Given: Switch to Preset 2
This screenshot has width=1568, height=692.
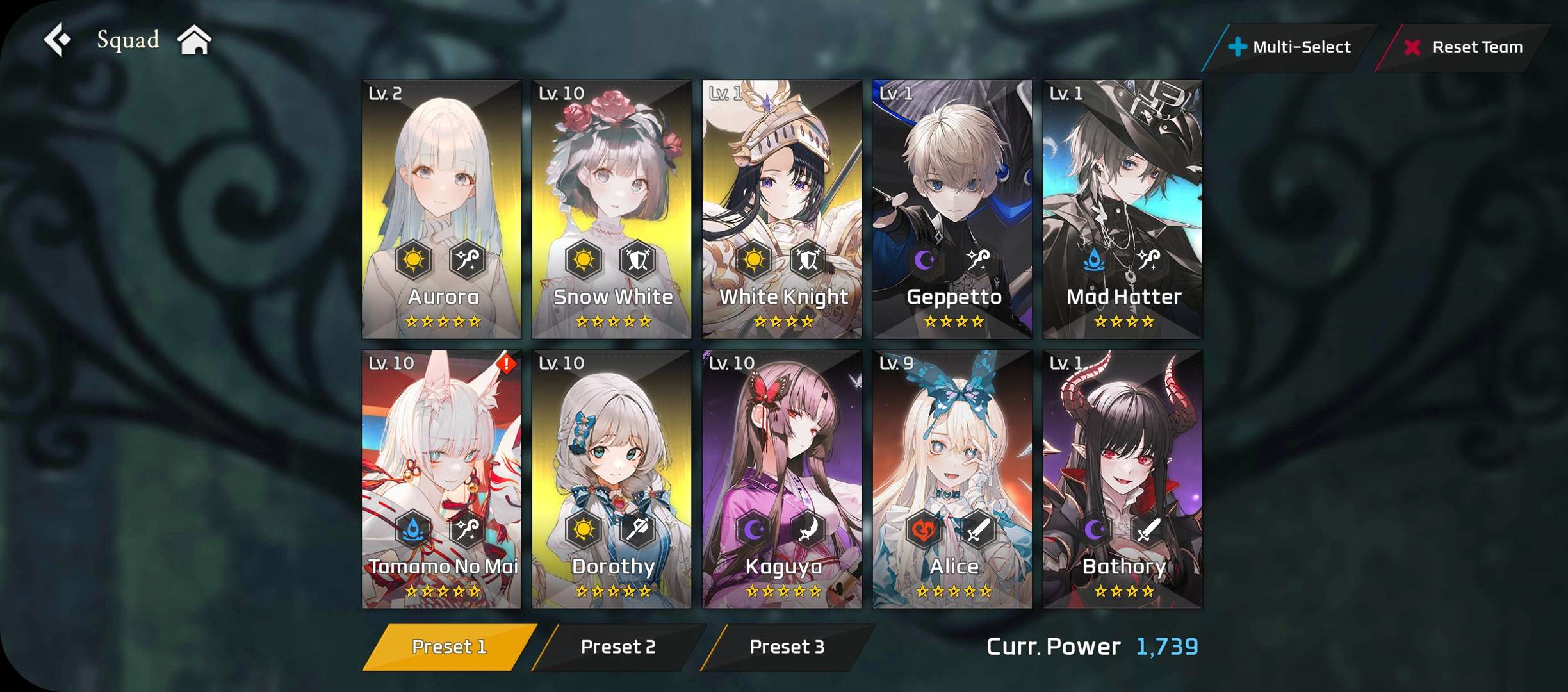Looking at the screenshot, I should 618,647.
